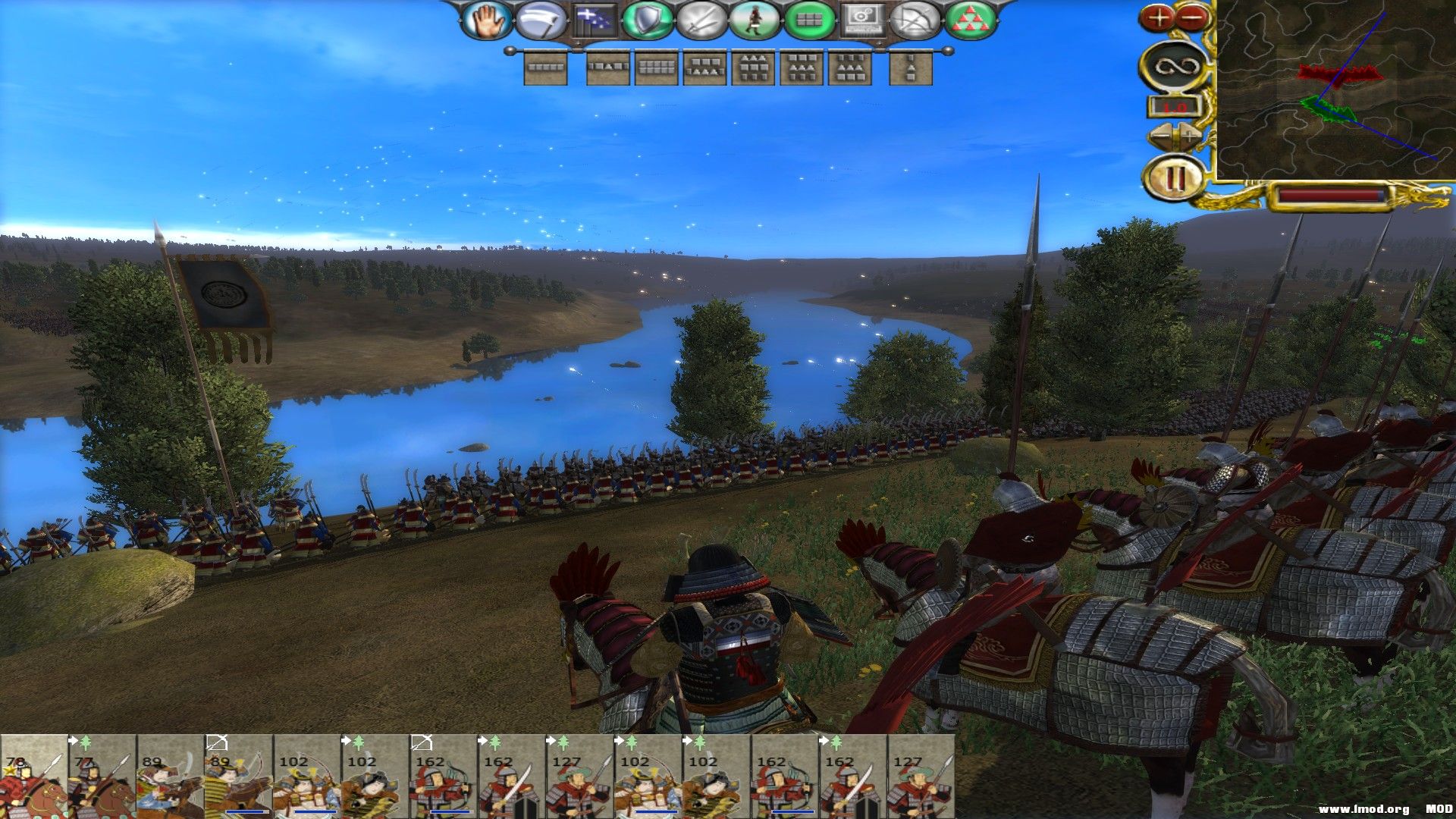Image resolution: width=1456 pixels, height=819 pixels.
Task: Increase game speed with plus arrow
Action: click(x=1191, y=136)
